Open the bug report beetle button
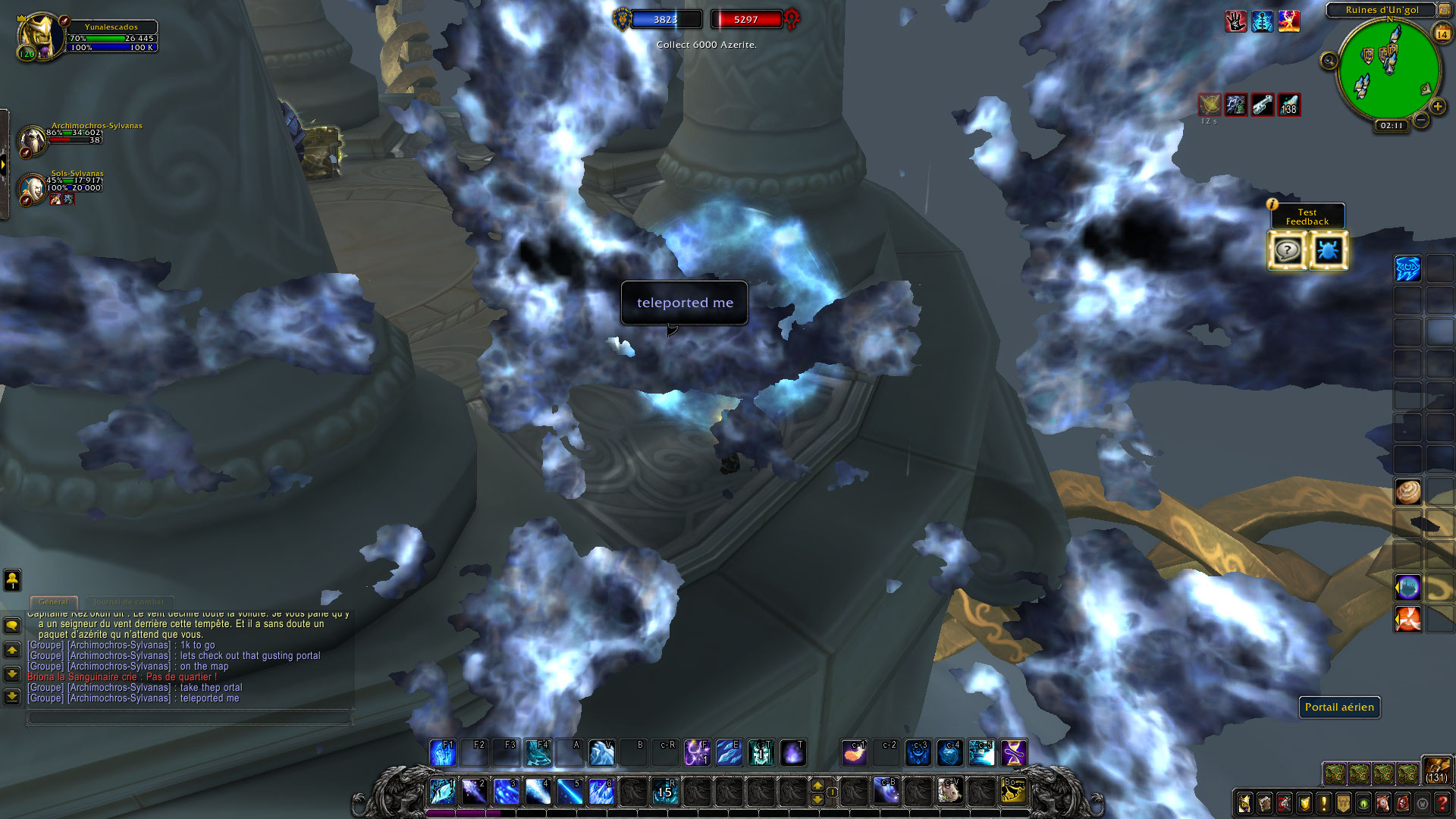The image size is (1456, 819). point(1328,250)
